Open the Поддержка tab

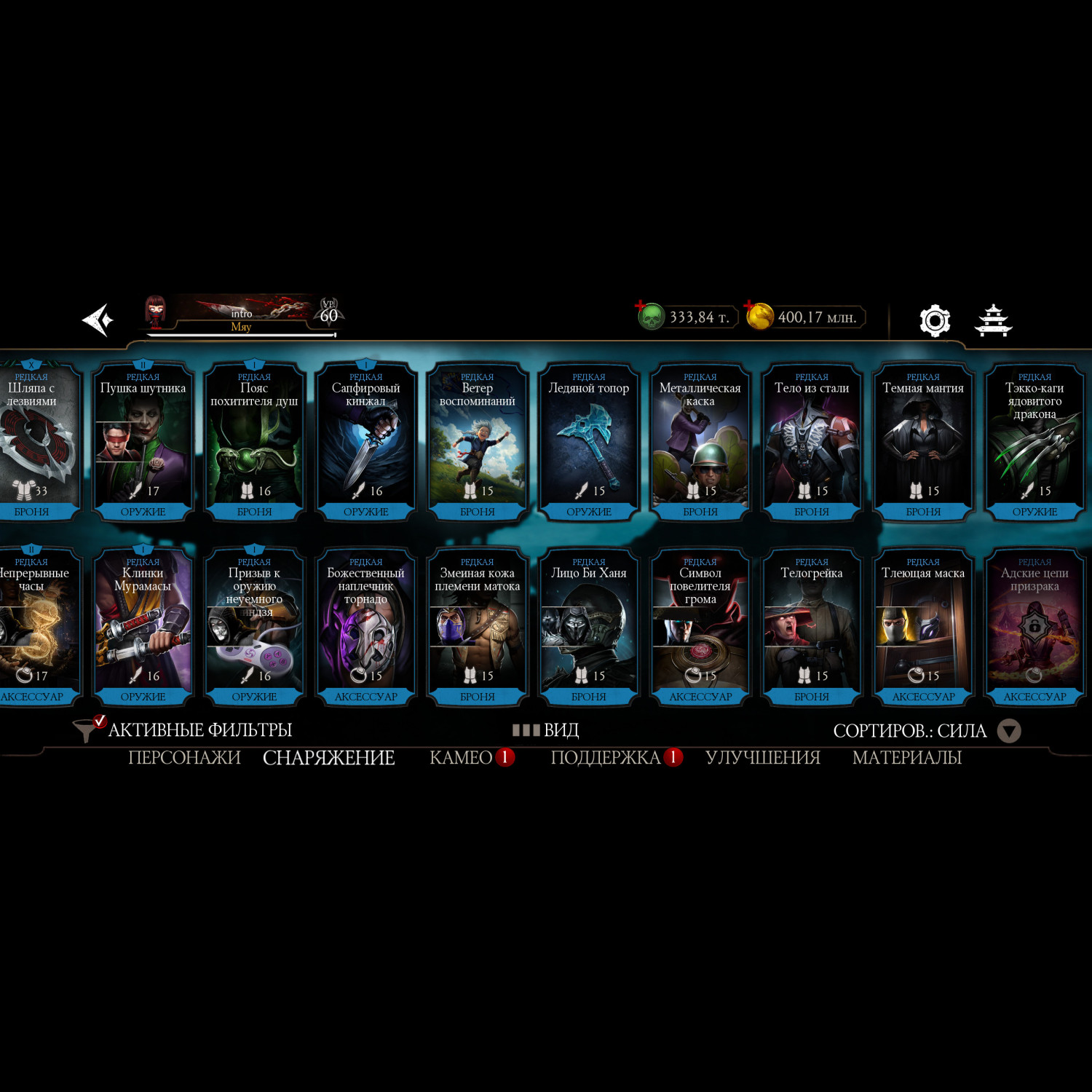point(606,758)
